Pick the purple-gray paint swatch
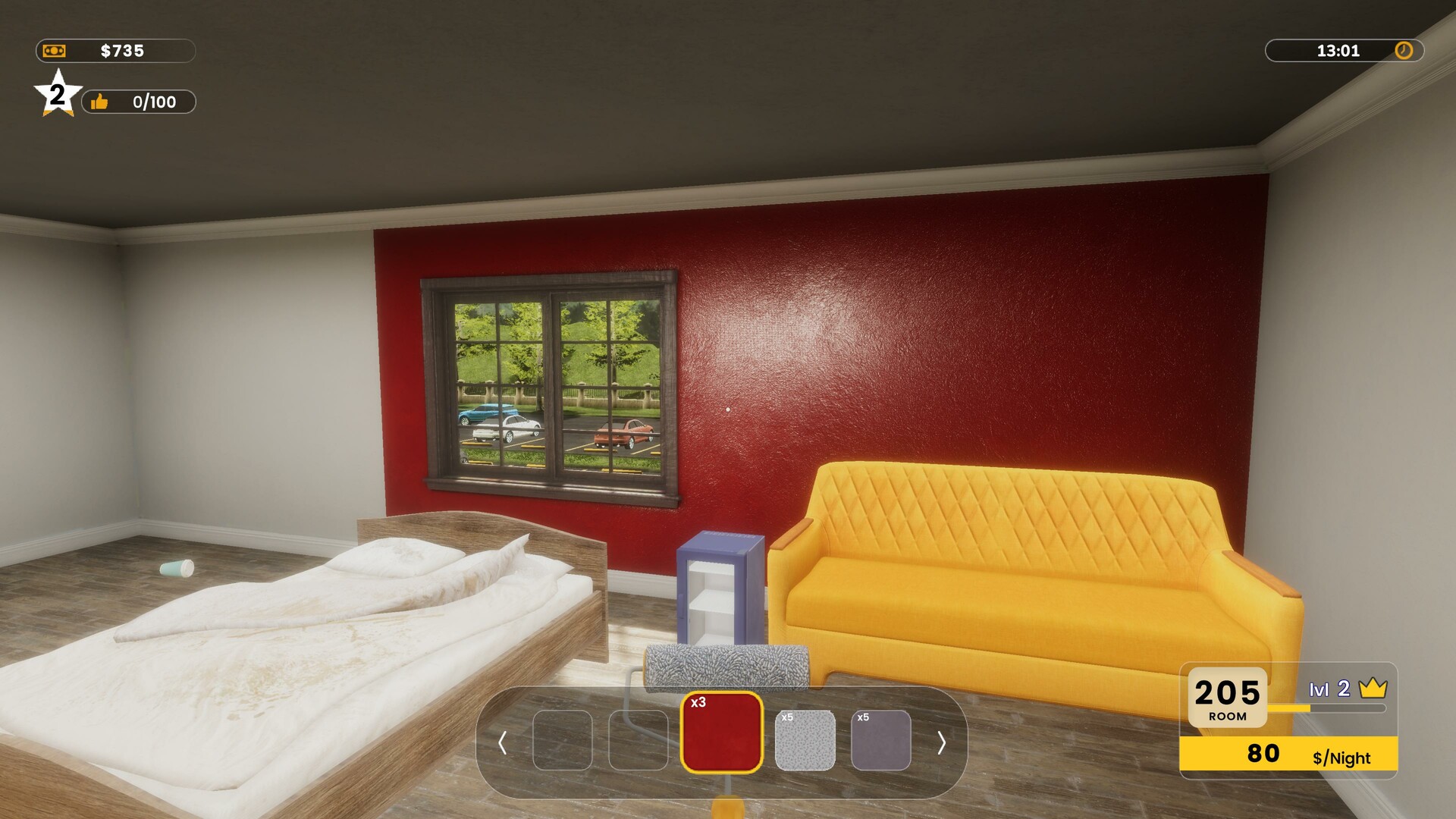 (880, 740)
